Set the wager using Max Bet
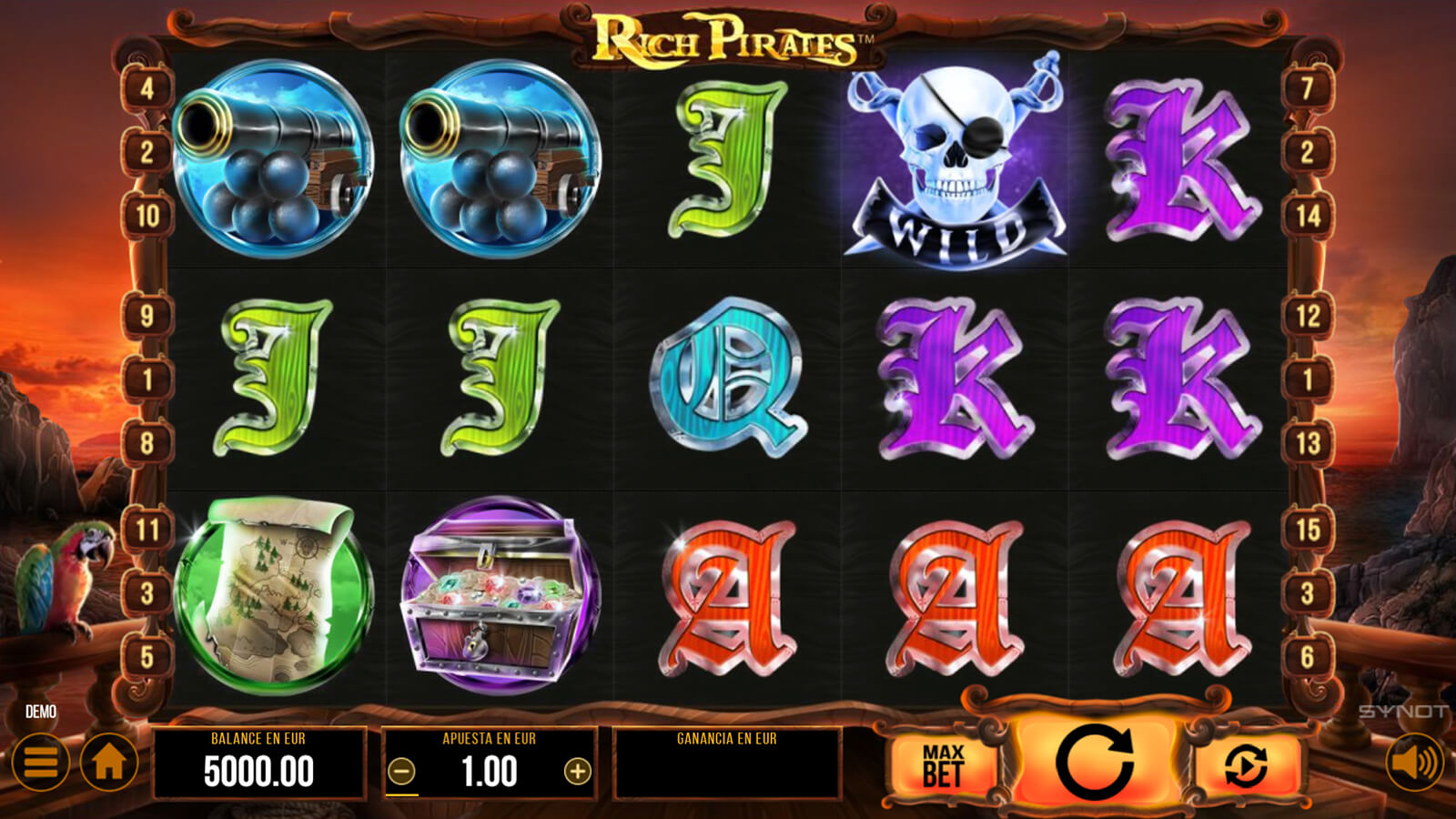The width and height of the screenshot is (1456, 819). pos(943,765)
